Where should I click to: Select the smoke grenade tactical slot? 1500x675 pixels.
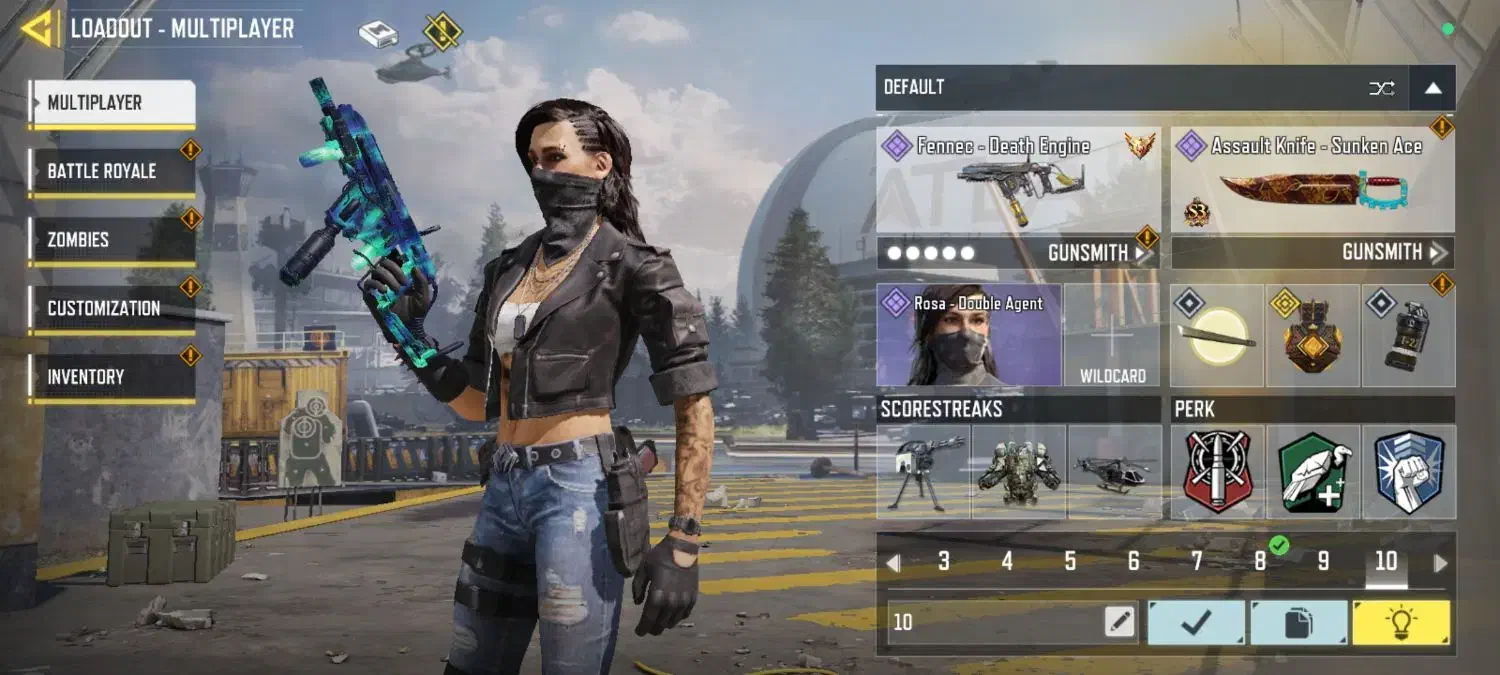pos(1408,336)
